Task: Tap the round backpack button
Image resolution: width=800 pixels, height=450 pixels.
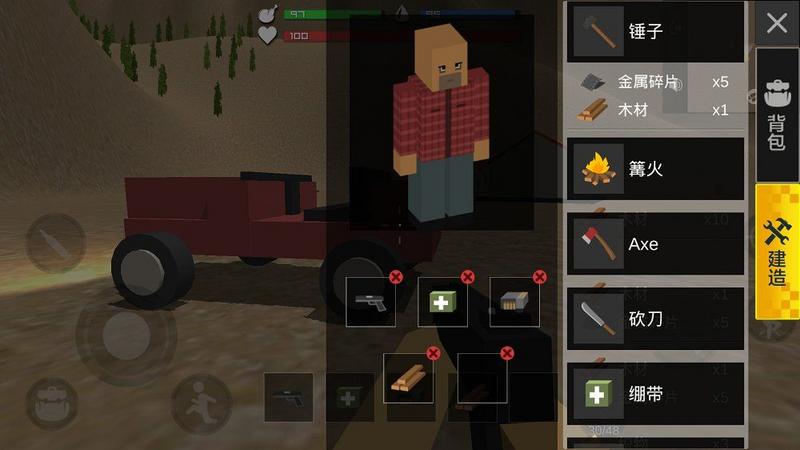Action: pos(51,405)
